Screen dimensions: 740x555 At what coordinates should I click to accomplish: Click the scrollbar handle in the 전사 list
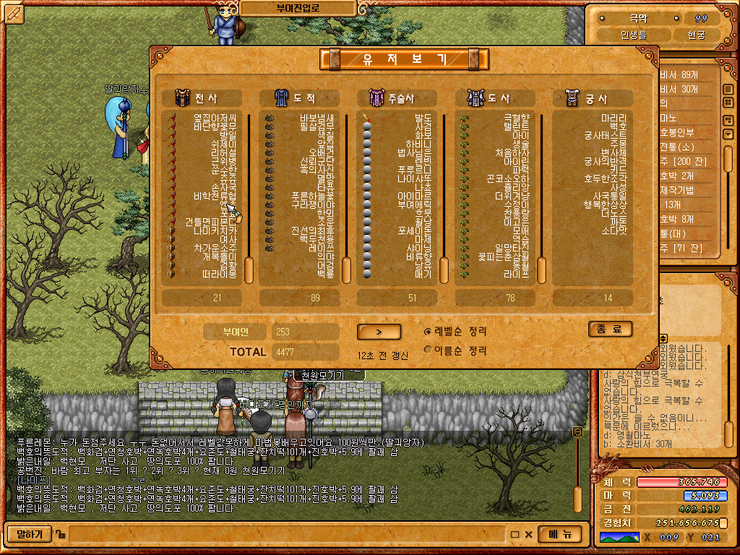[x=248, y=269]
